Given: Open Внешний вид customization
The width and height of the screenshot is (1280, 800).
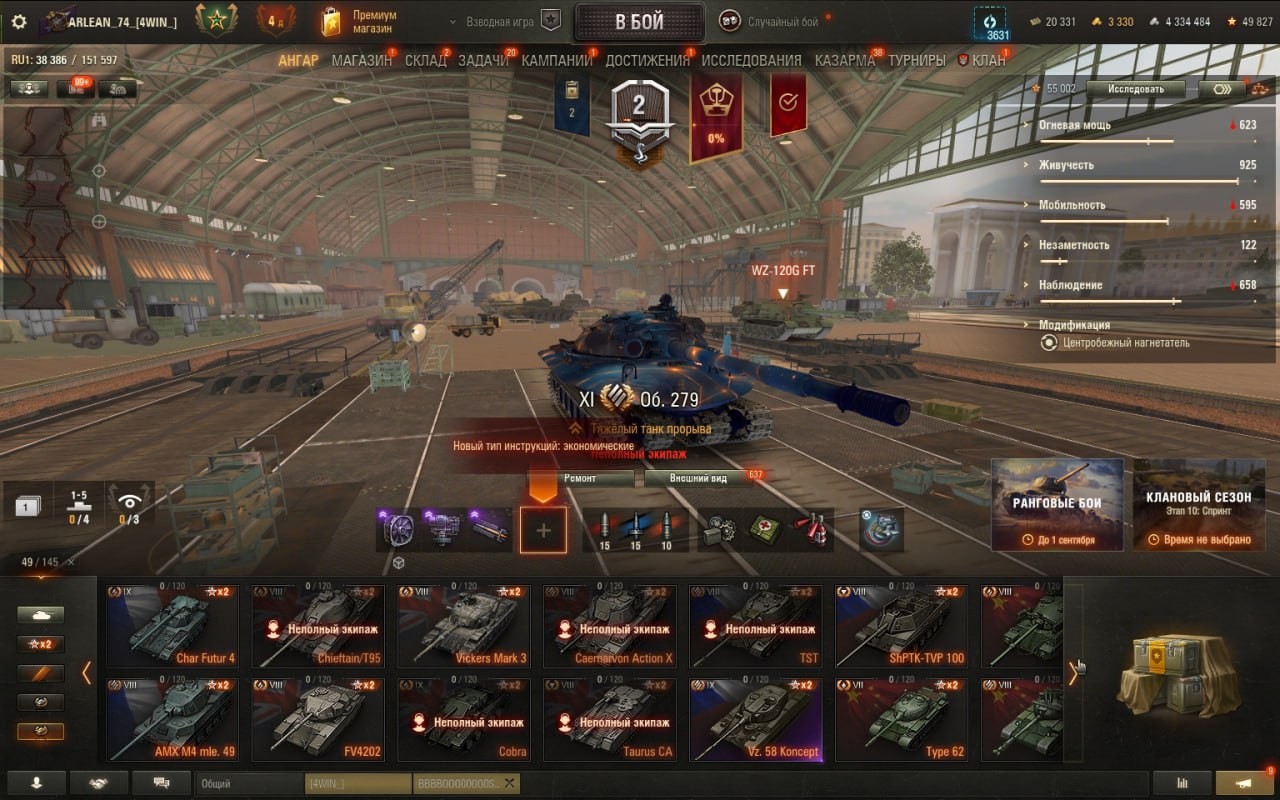Looking at the screenshot, I should (699, 478).
